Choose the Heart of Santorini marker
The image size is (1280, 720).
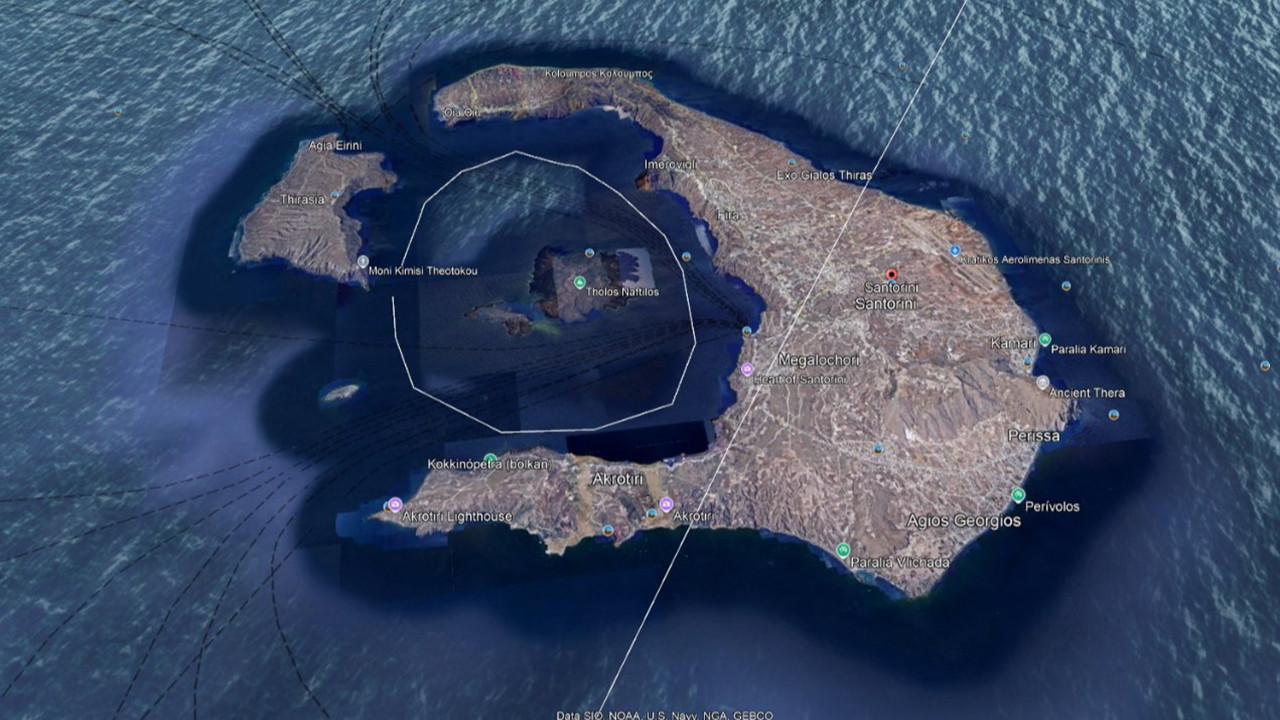tap(746, 370)
